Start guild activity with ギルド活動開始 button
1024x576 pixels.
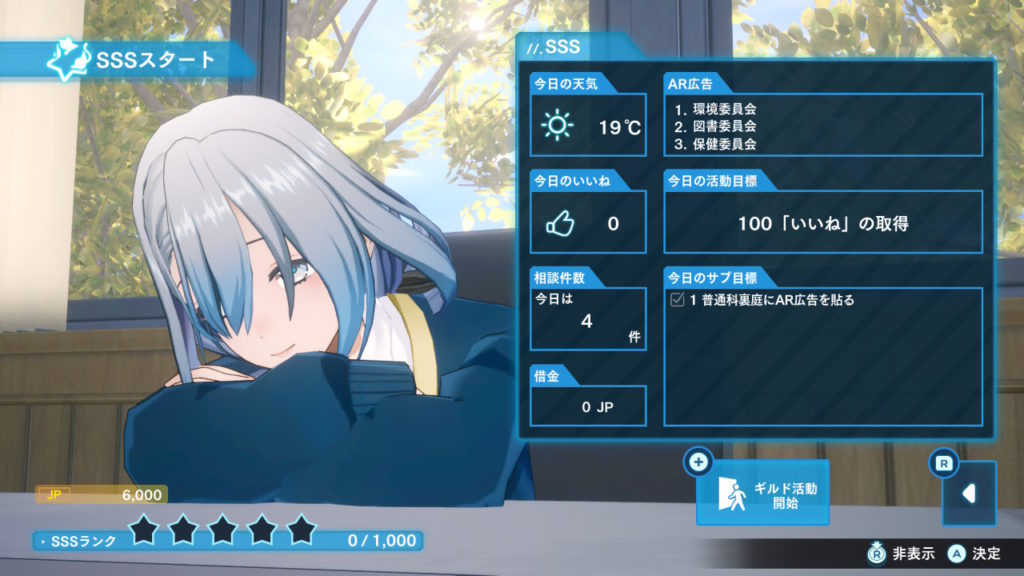coord(762,493)
